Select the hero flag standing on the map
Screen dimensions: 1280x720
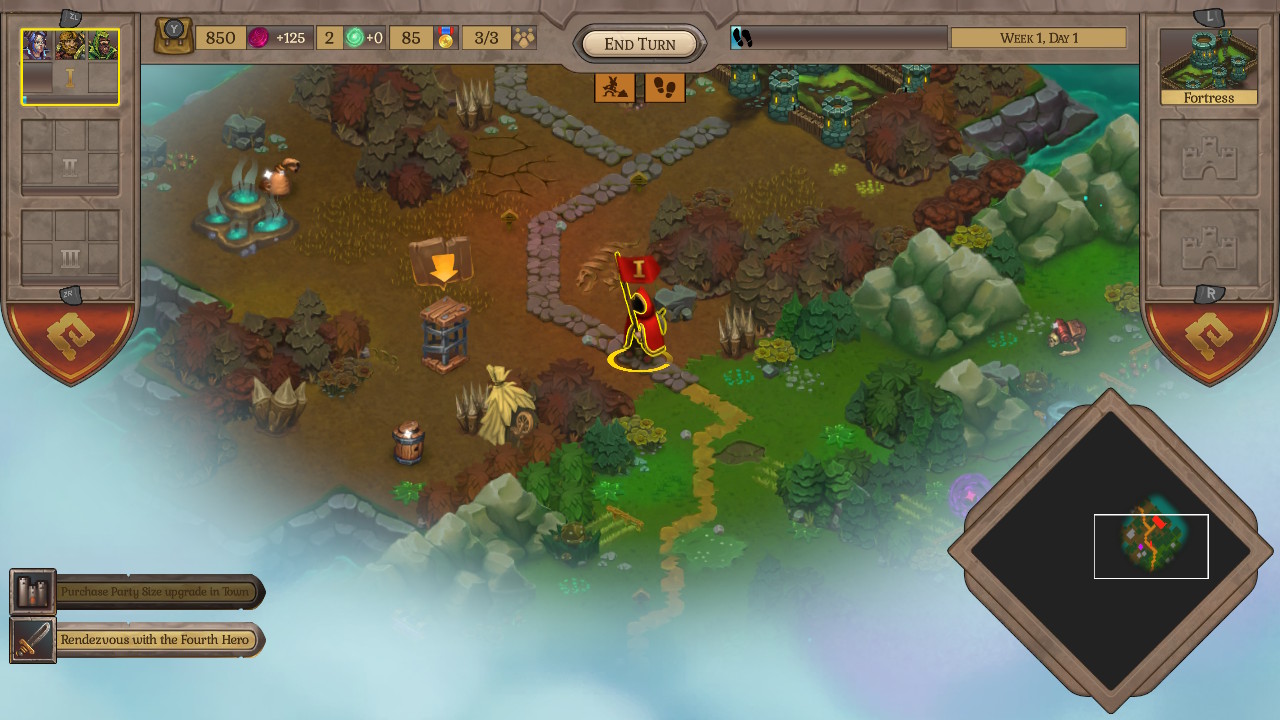pyautogui.click(x=640, y=300)
